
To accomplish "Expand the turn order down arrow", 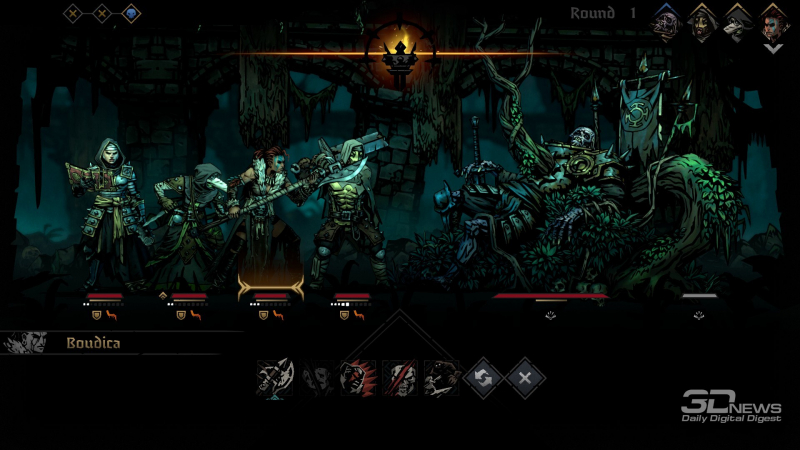I will pos(773,47).
